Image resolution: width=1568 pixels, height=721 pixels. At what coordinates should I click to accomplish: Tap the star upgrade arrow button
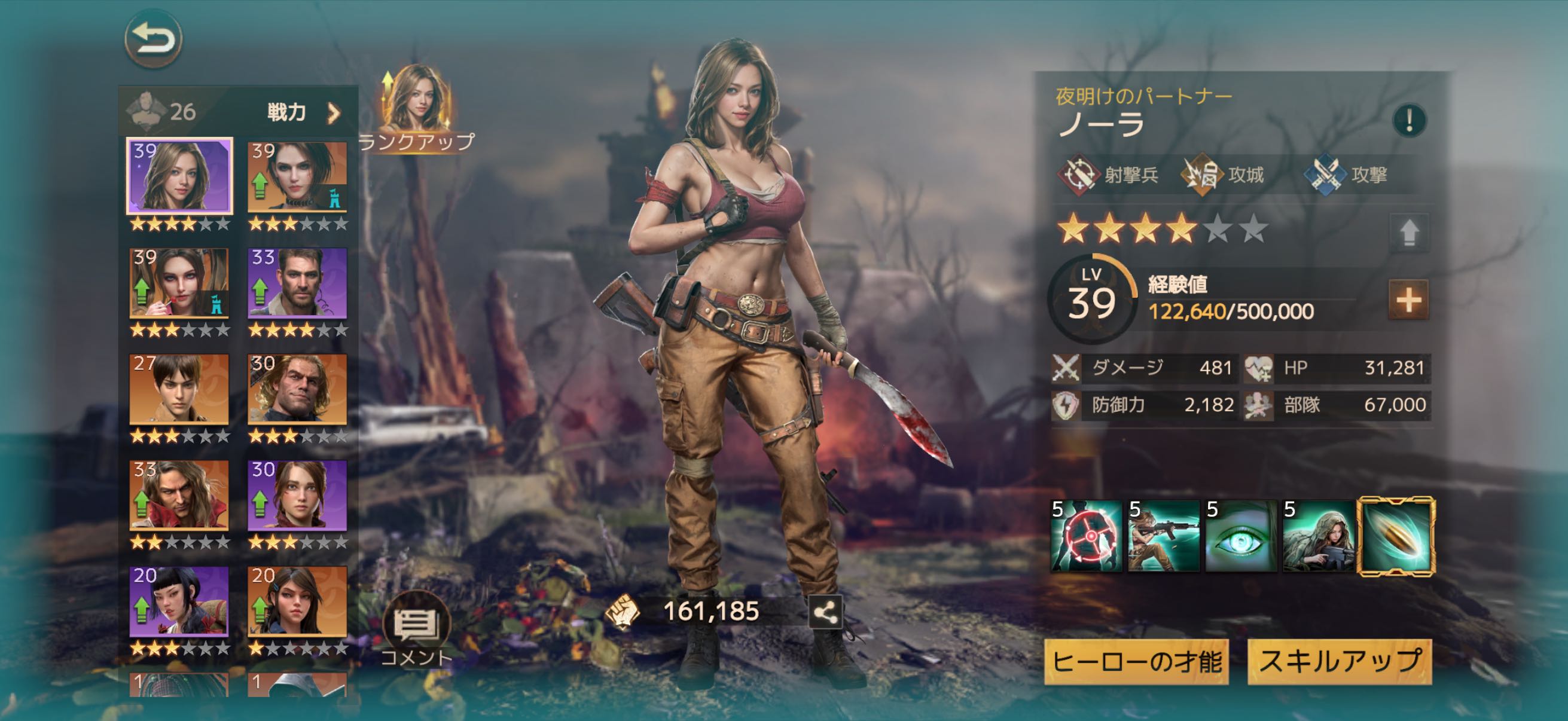(x=1408, y=233)
